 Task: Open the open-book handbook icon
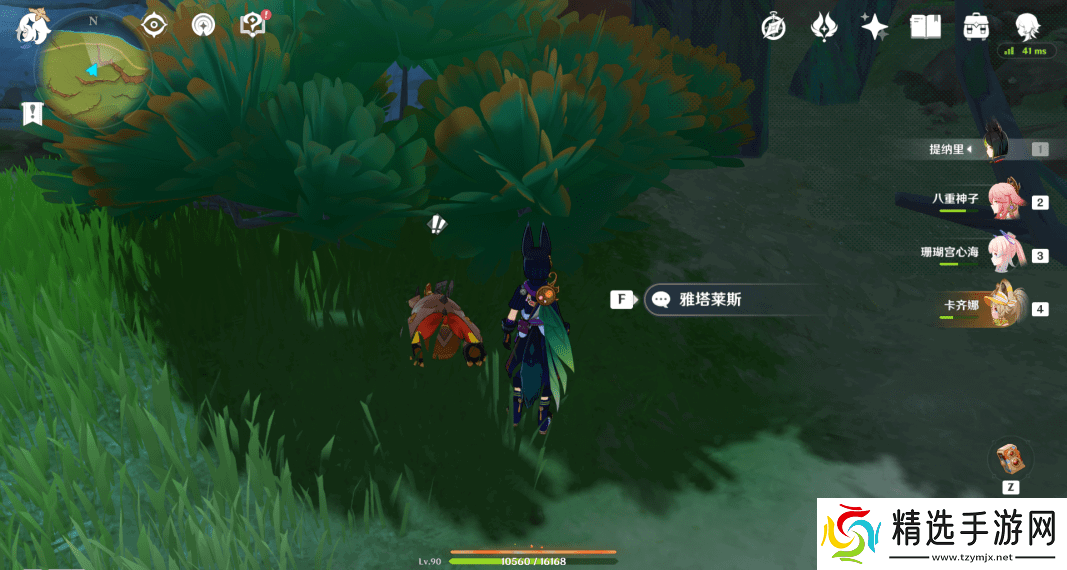925,27
